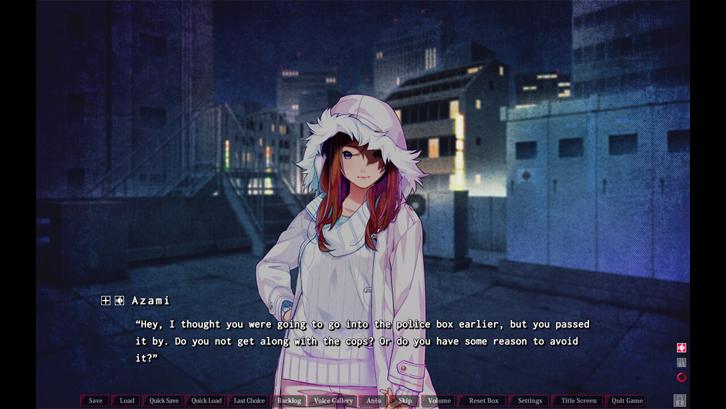Return to the Last Choice

pos(249,401)
